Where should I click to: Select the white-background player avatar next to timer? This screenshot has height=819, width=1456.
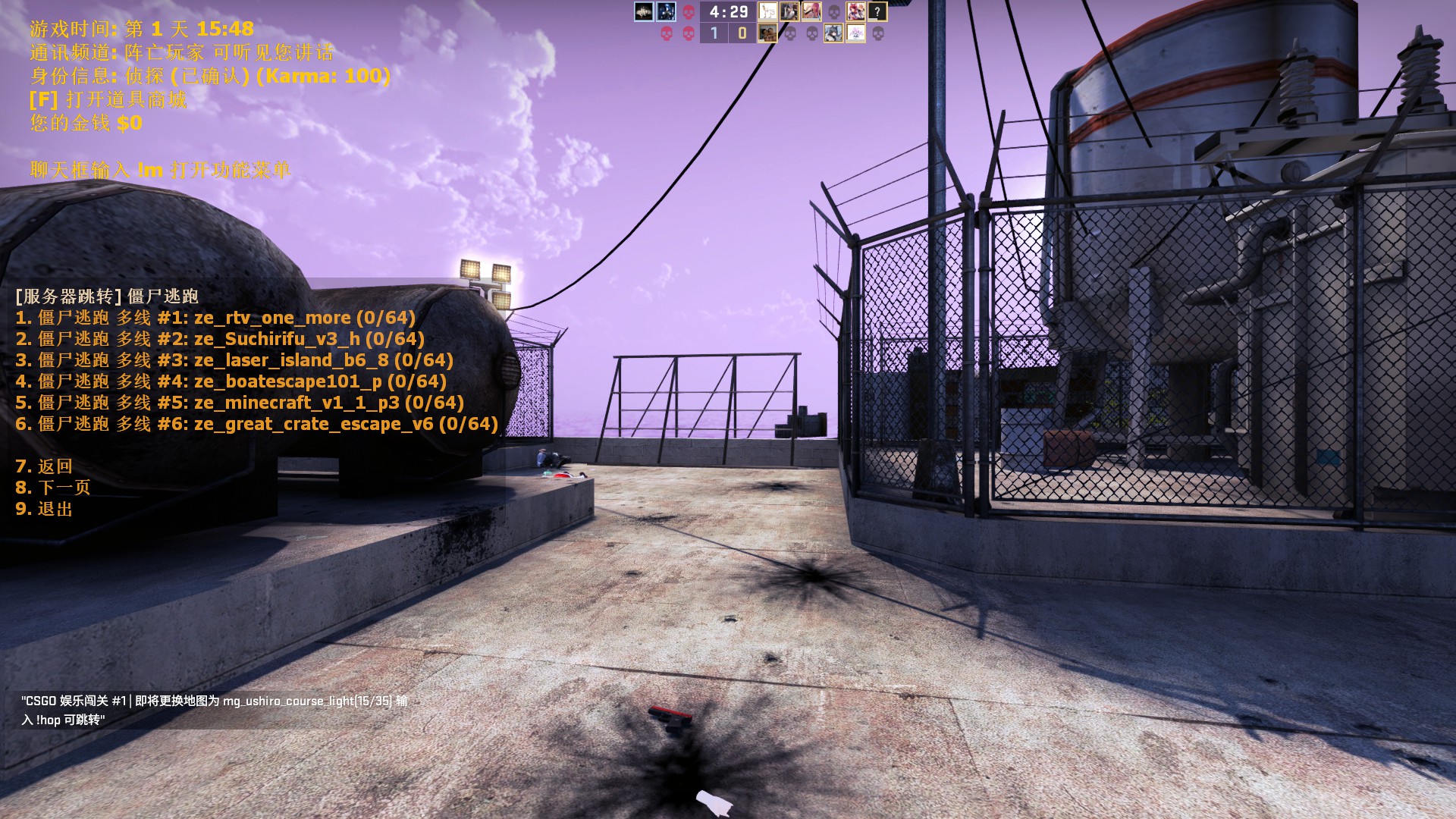click(x=767, y=11)
